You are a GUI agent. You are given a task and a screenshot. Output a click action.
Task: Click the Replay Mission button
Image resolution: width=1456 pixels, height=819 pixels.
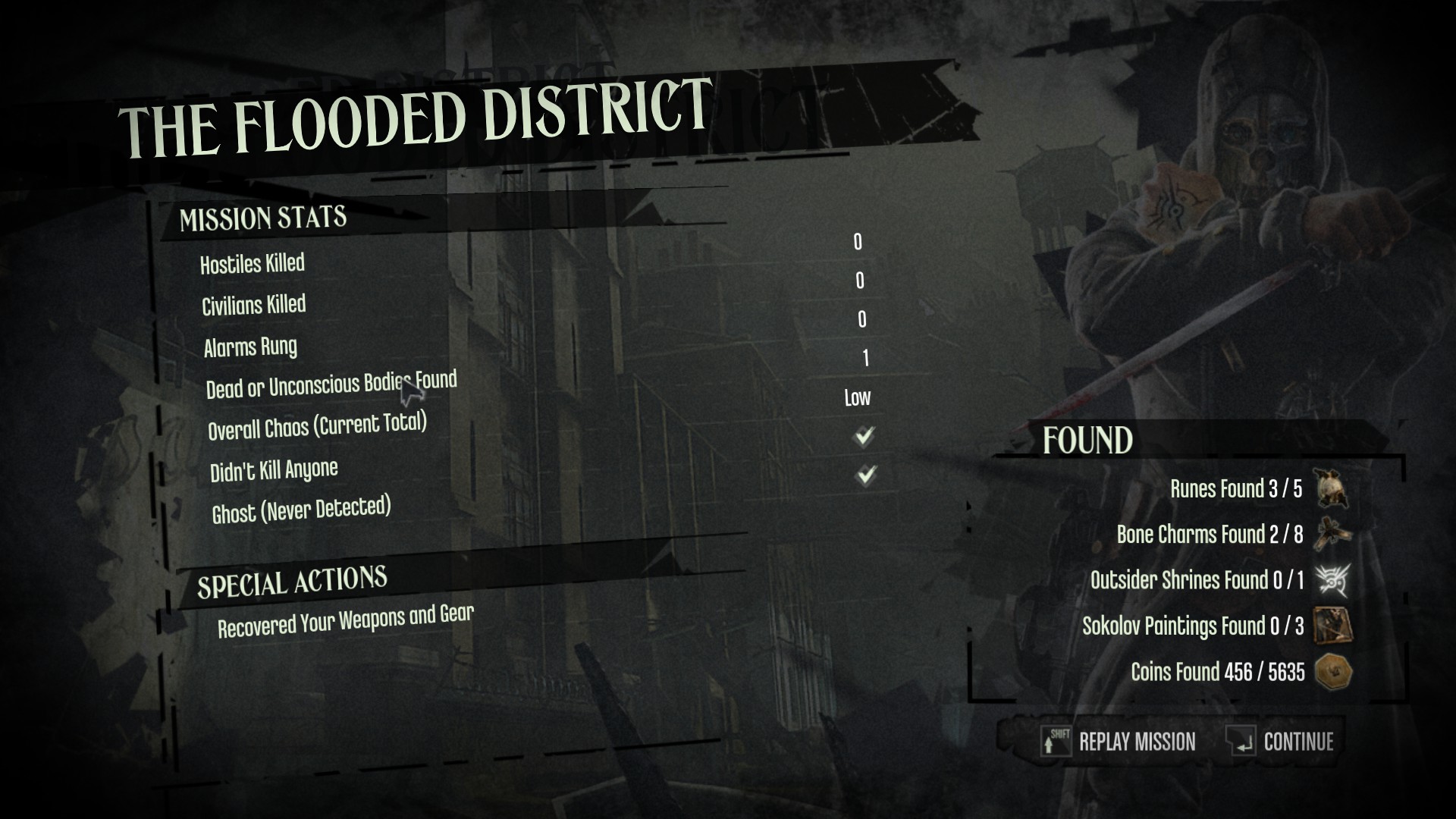pos(1120,741)
